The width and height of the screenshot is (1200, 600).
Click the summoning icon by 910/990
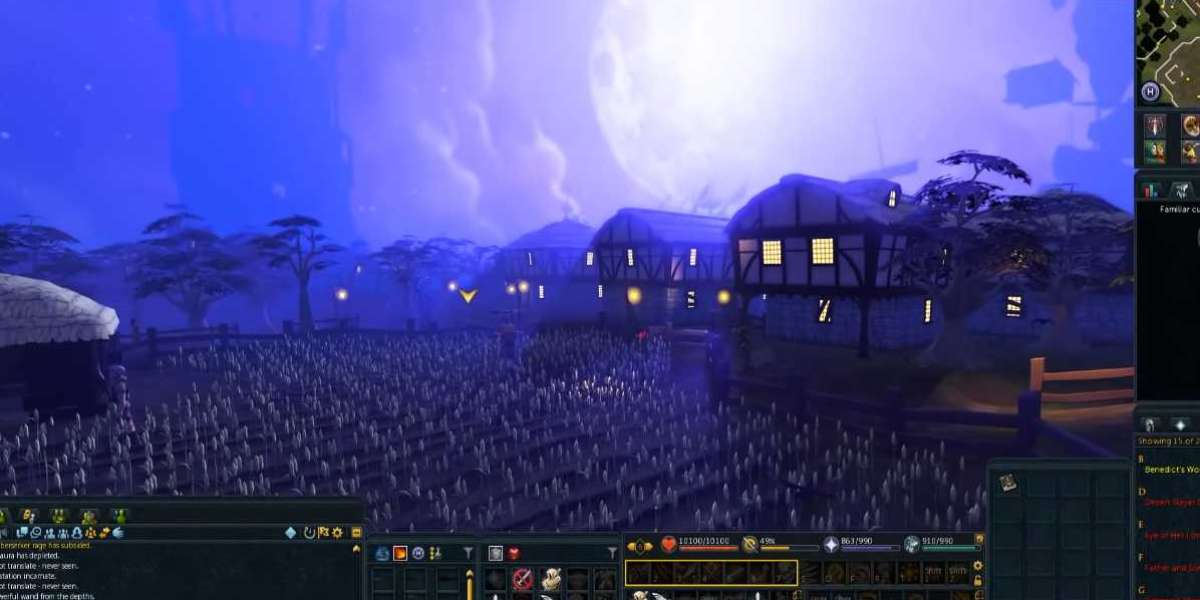pos(912,545)
